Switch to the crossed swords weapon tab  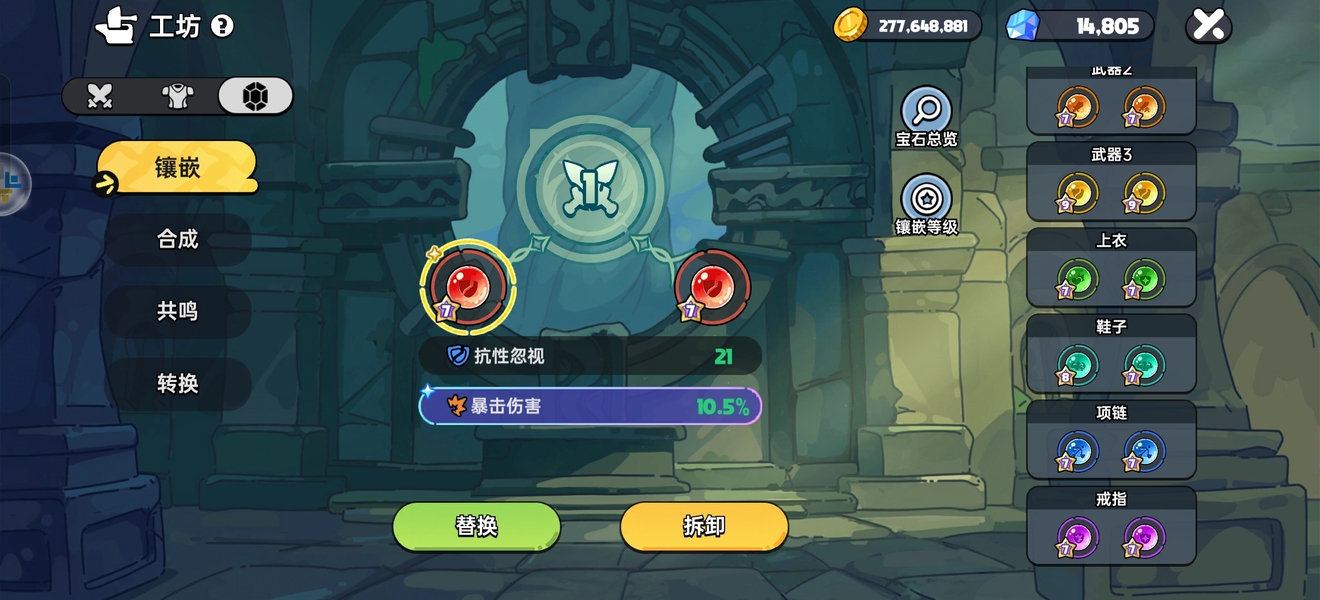tap(100, 96)
